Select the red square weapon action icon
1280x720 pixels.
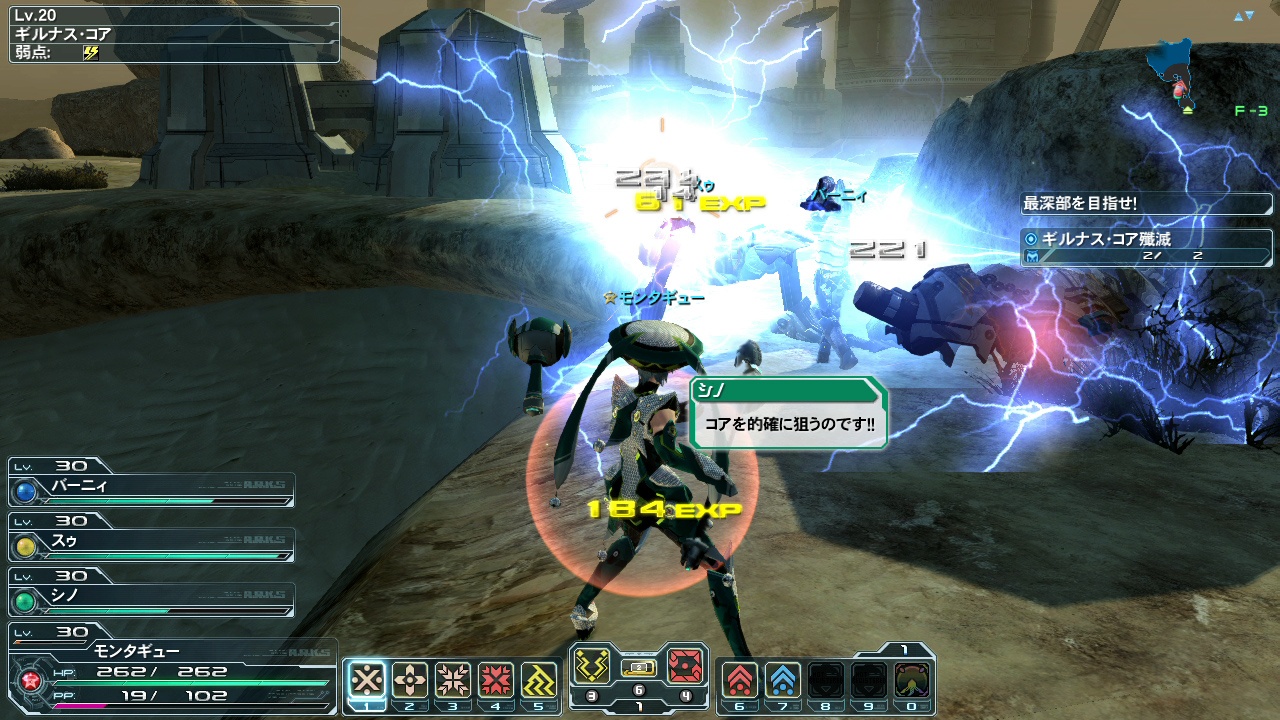[685, 665]
